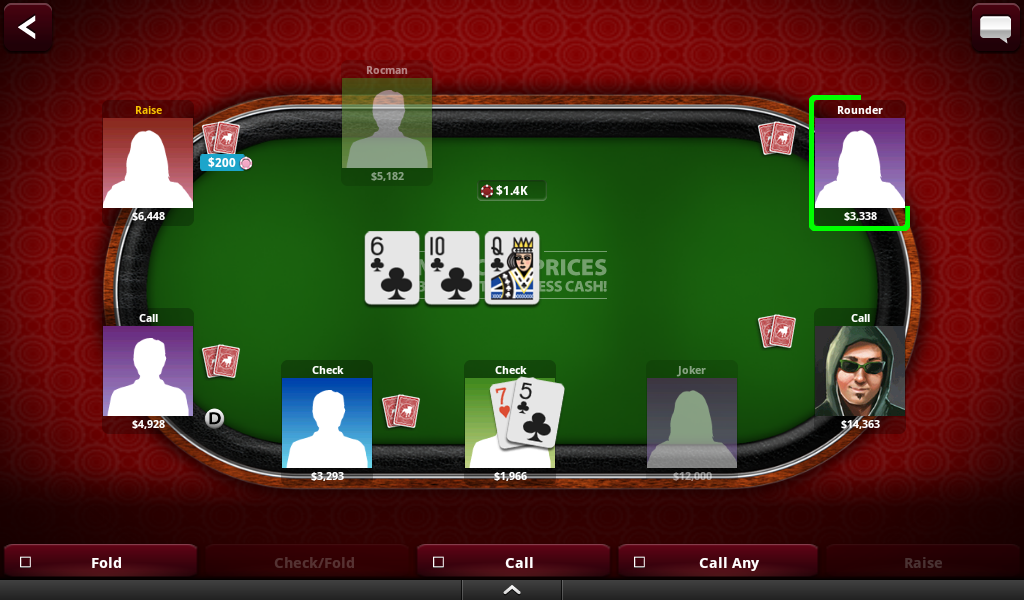This screenshot has width=1024, height=600.
Task: Tap the hooded sunglasses player avatar
Action: tap(859, 371)
